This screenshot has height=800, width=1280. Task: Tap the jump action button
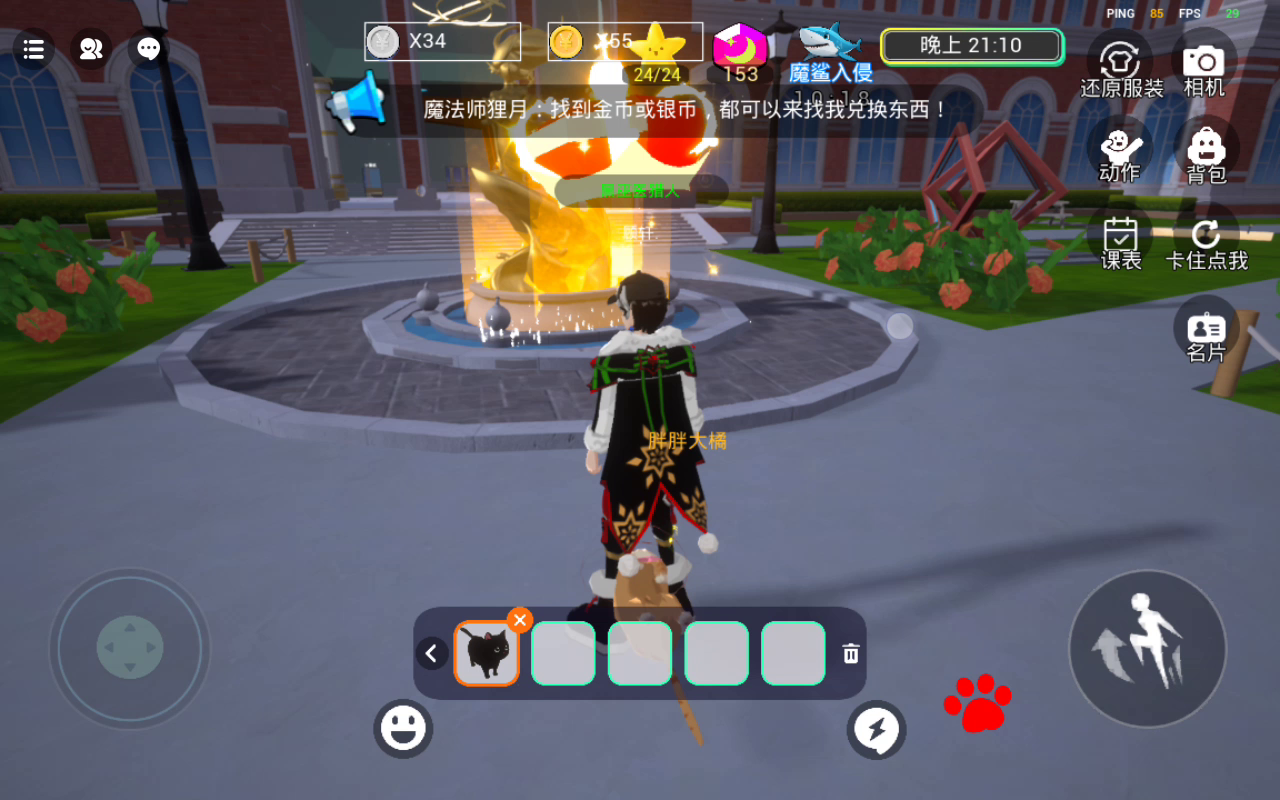[1147, 648]
